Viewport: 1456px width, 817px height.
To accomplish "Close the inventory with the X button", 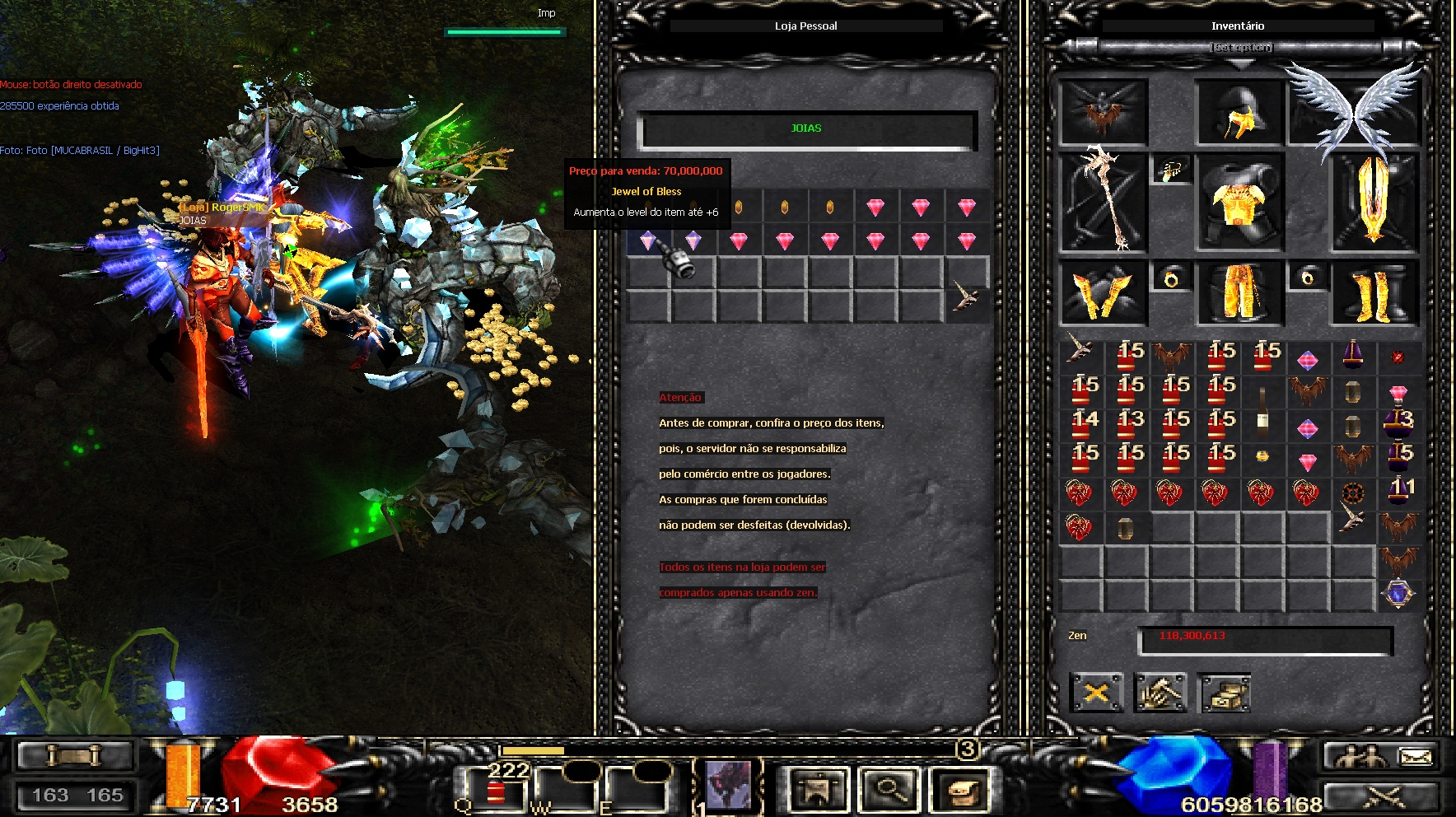I will click(x=1096, y=693).
